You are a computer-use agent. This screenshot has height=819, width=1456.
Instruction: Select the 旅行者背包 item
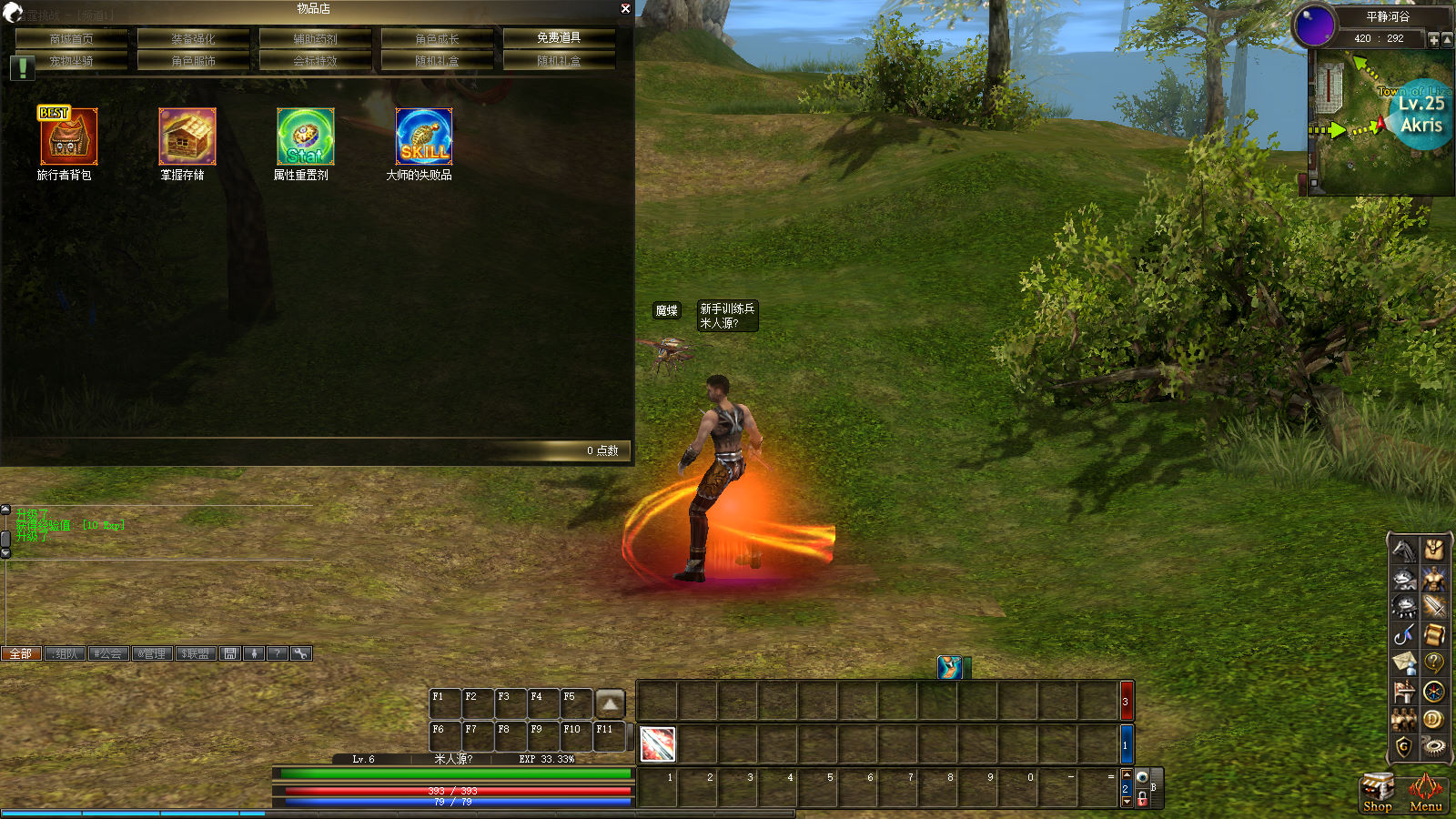coord(67,136)
